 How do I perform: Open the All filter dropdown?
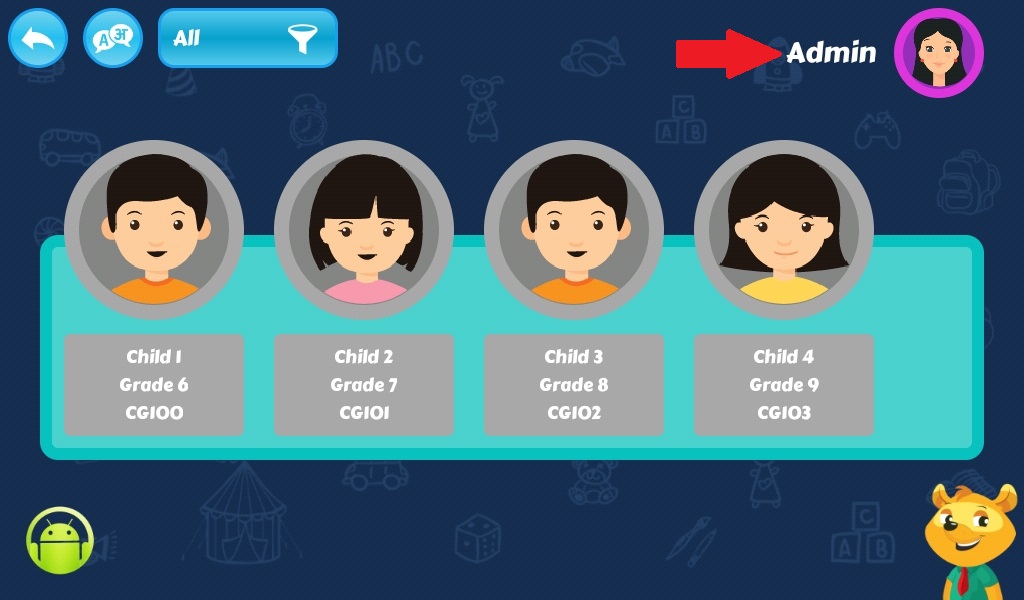[247, 39]
